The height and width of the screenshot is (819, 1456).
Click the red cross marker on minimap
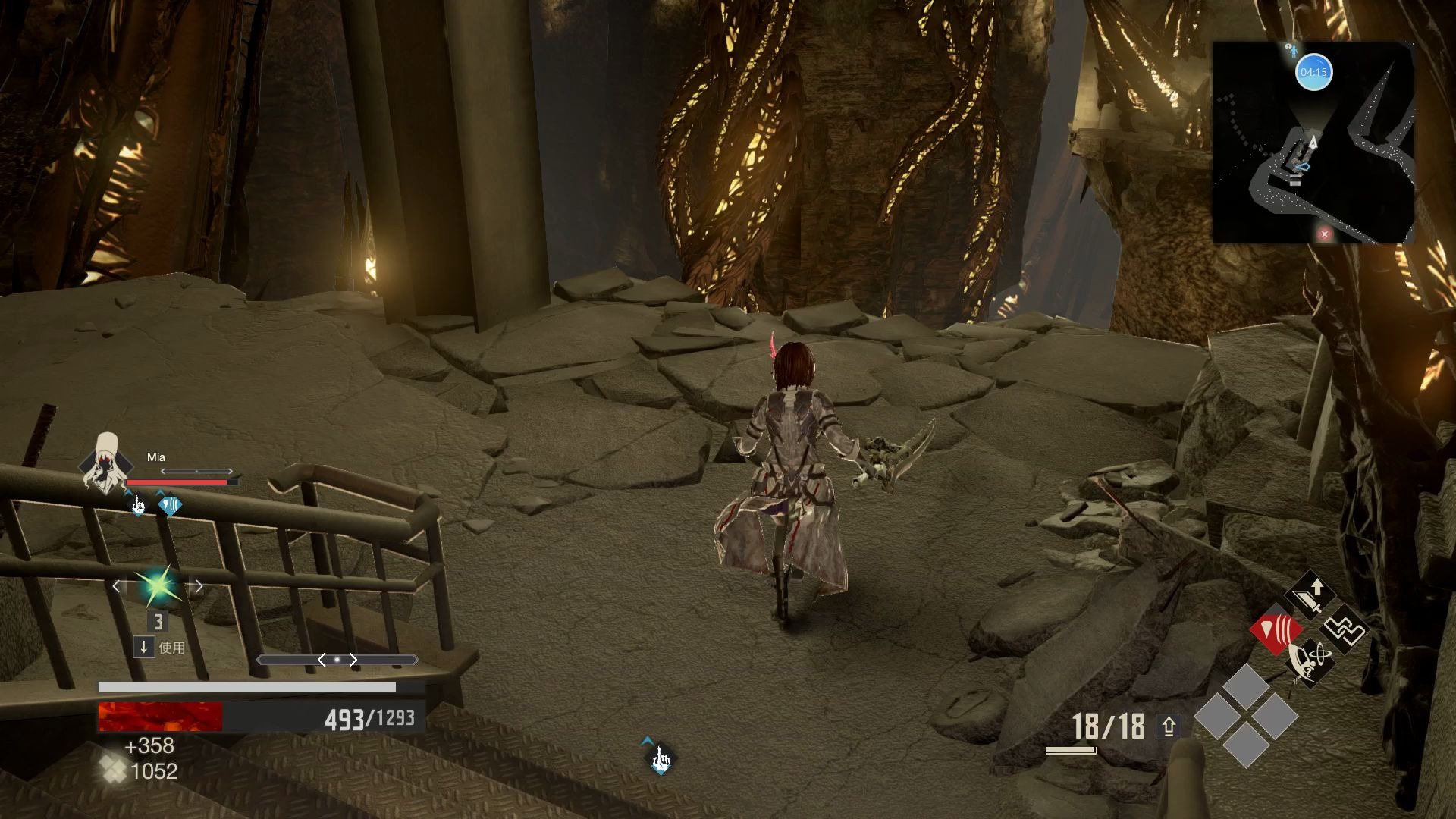pos(1325,234)
